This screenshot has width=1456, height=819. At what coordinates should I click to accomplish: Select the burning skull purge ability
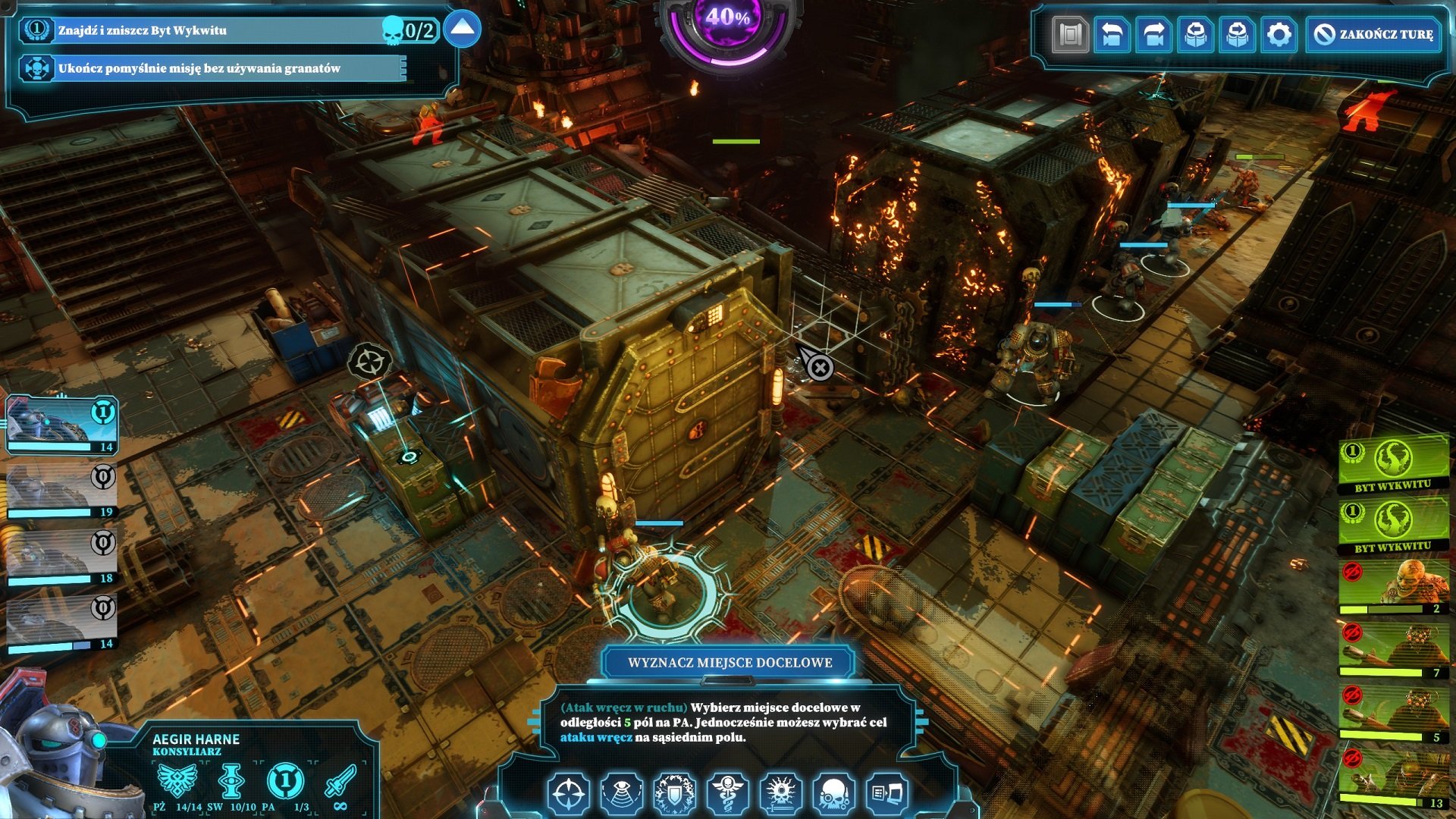(x=780, y=792)
